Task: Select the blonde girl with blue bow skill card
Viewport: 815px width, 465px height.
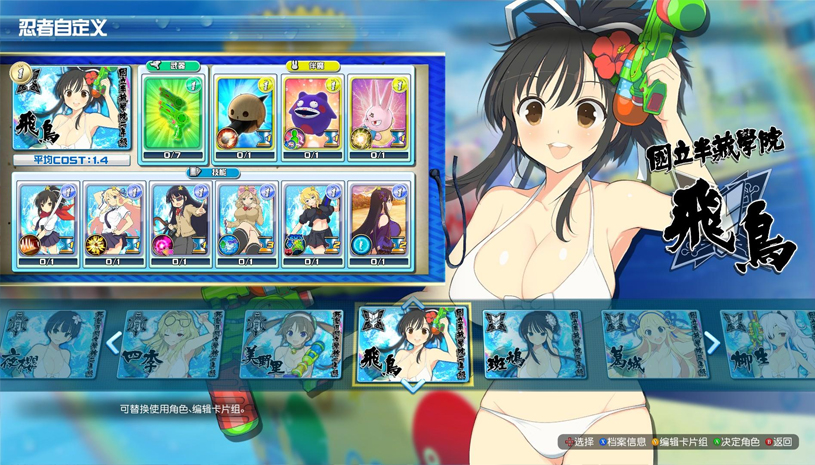Action: click(x=113, y=223)
